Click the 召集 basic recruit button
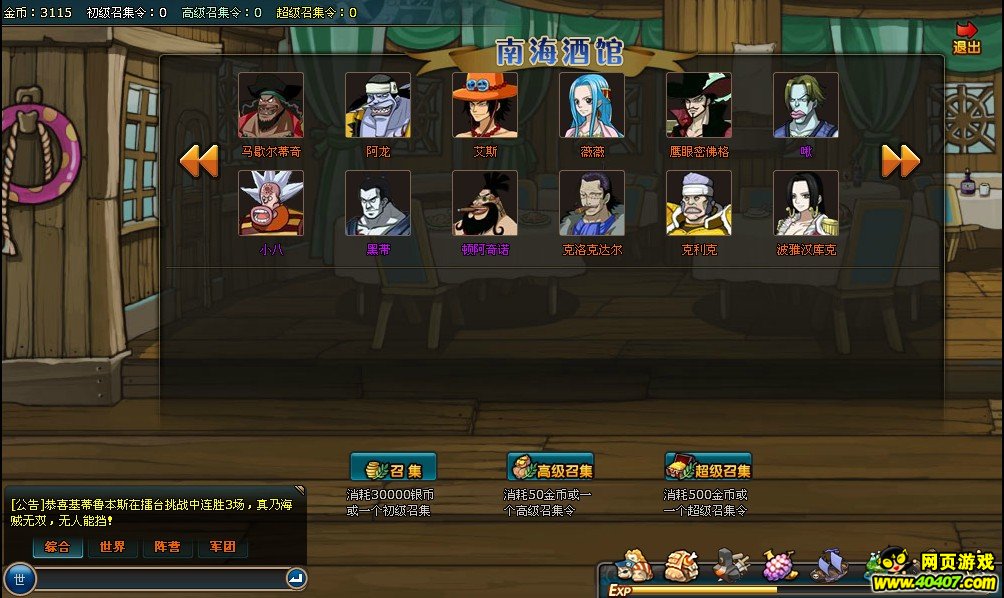The image size is (1004, 598). click(x=393, y=468)
